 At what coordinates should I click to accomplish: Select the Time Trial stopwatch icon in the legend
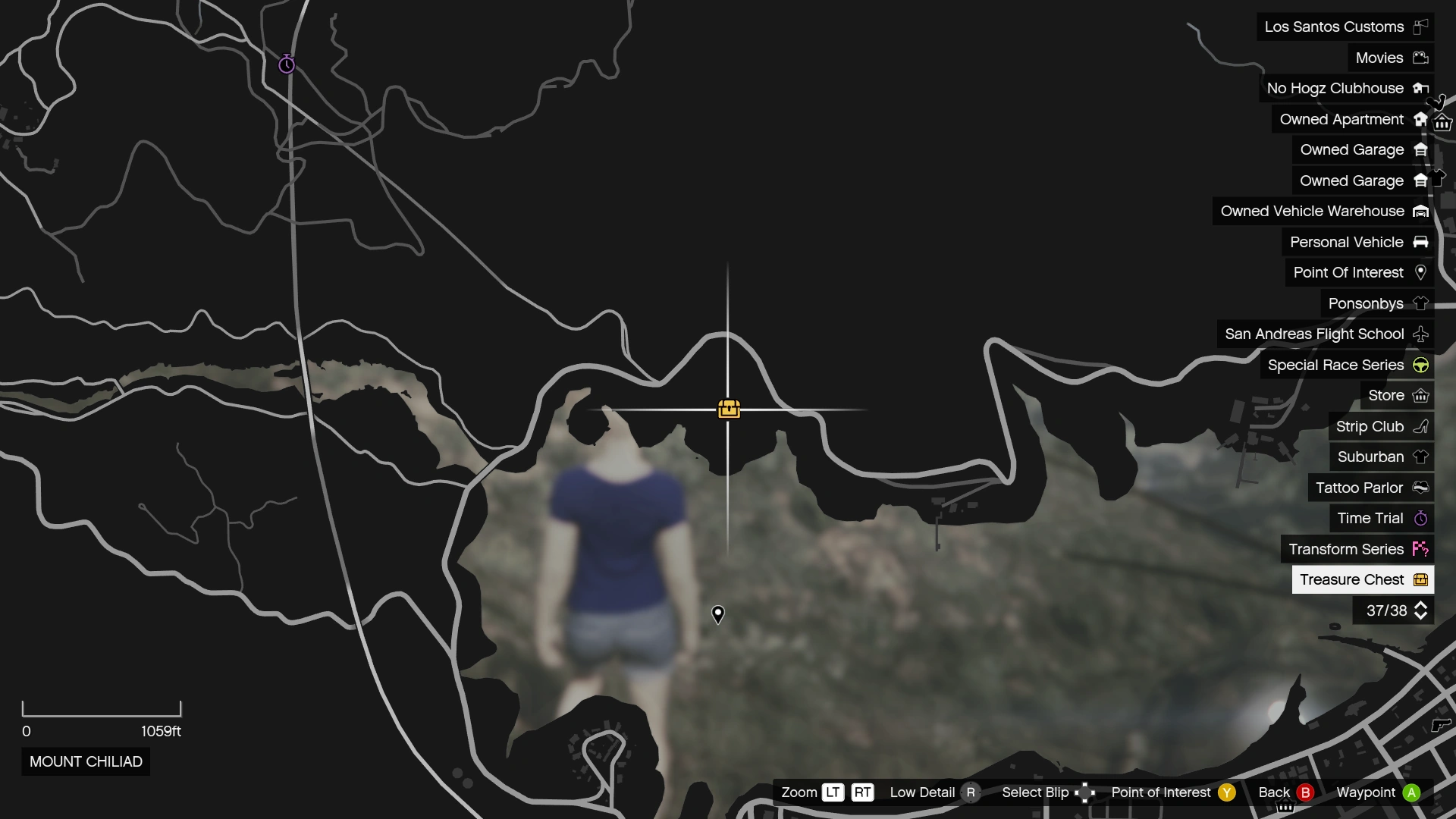point(1421,519)
